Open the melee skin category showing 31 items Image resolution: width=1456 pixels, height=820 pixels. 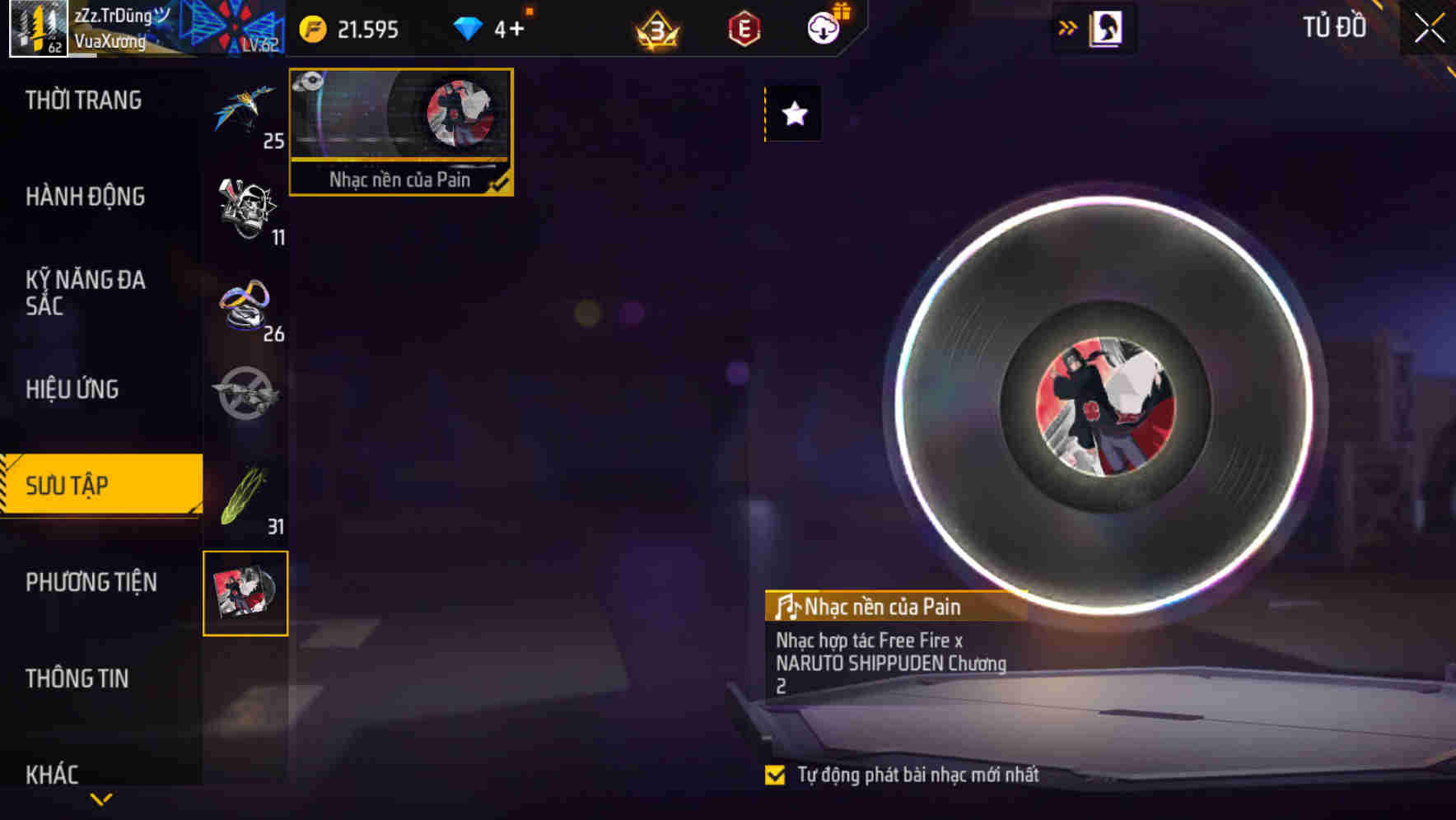pyautogui.click(x=247, y=490)
